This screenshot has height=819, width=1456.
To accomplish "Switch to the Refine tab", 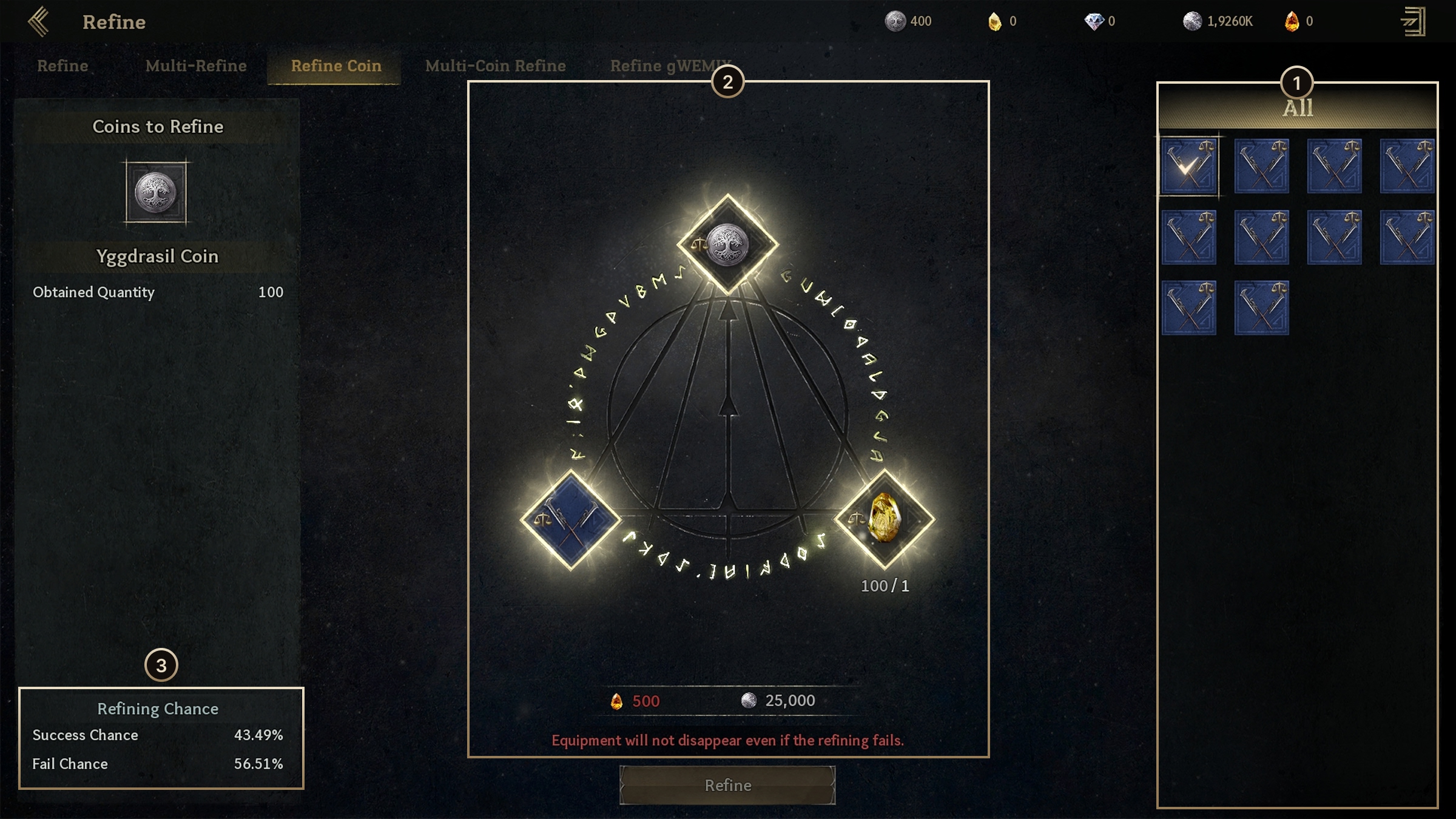I will (x=62, y=66).
